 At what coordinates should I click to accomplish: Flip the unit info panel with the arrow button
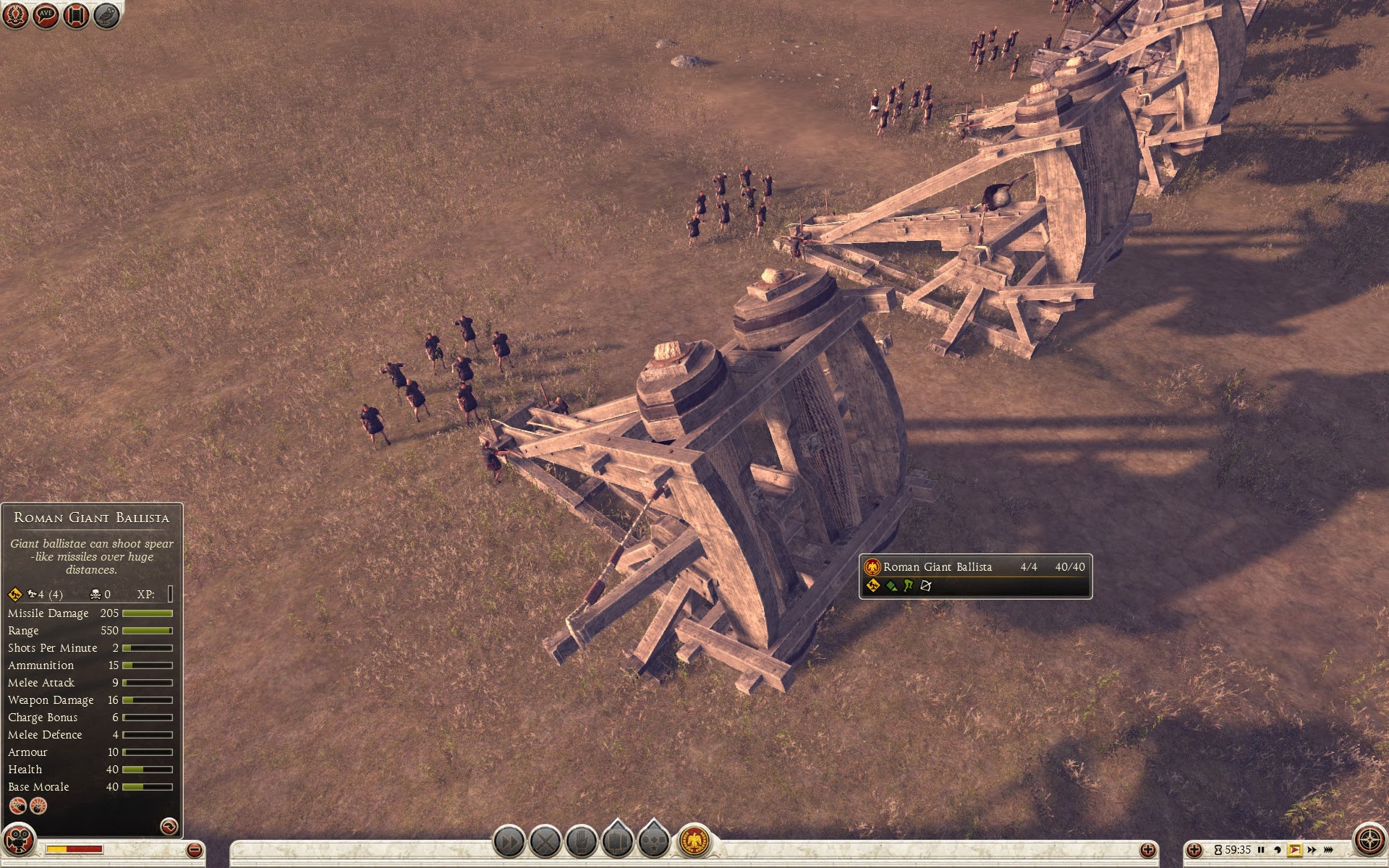[x=169, y=825]
